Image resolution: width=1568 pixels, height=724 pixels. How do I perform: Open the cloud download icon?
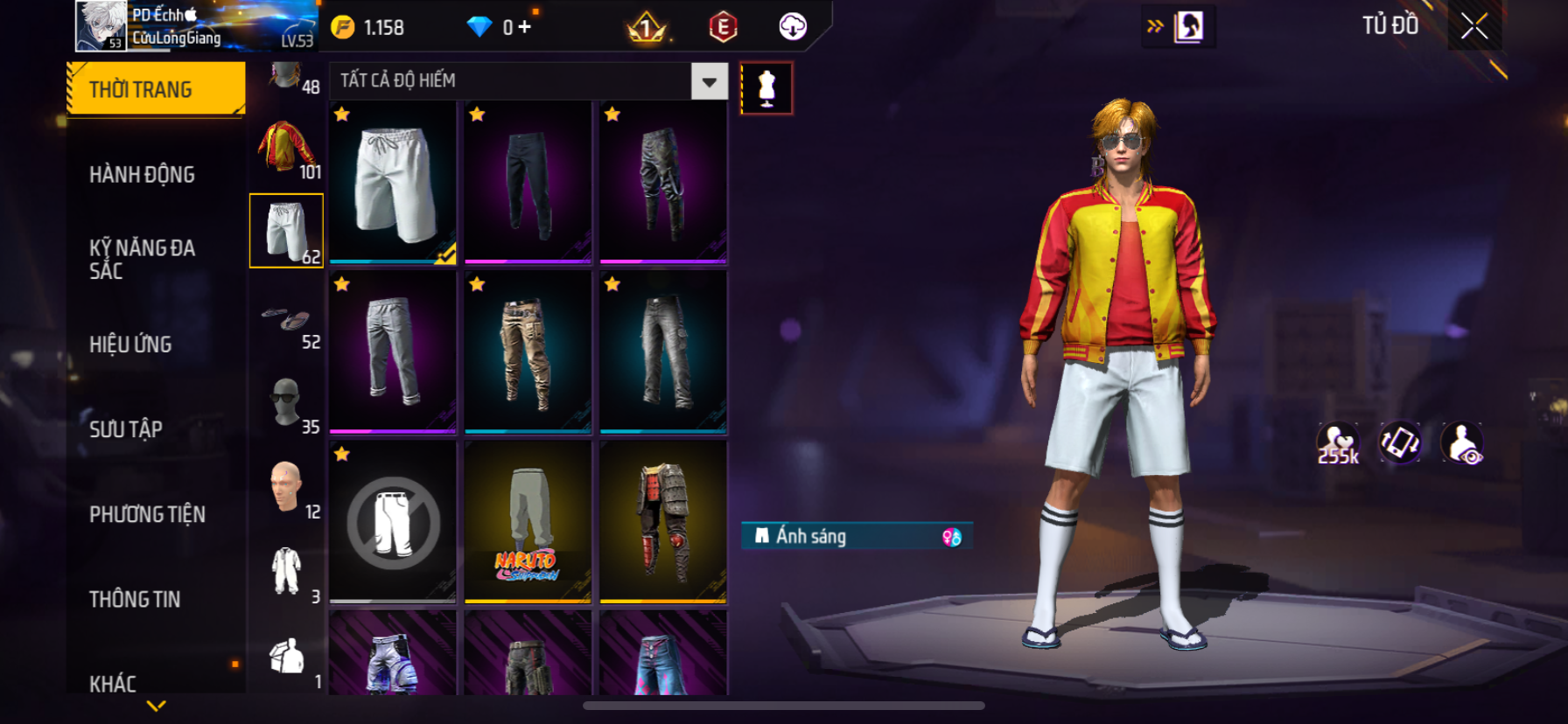tap(793, 27)
